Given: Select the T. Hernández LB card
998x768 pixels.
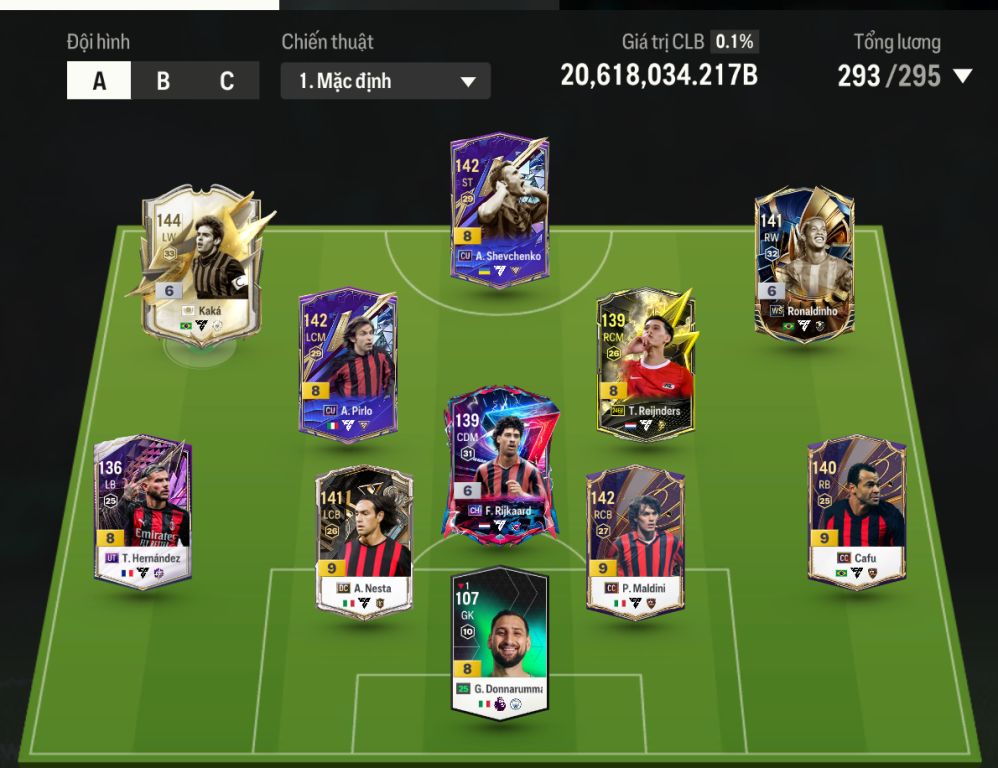Looking at the screenshot, I should coord(143,510).
